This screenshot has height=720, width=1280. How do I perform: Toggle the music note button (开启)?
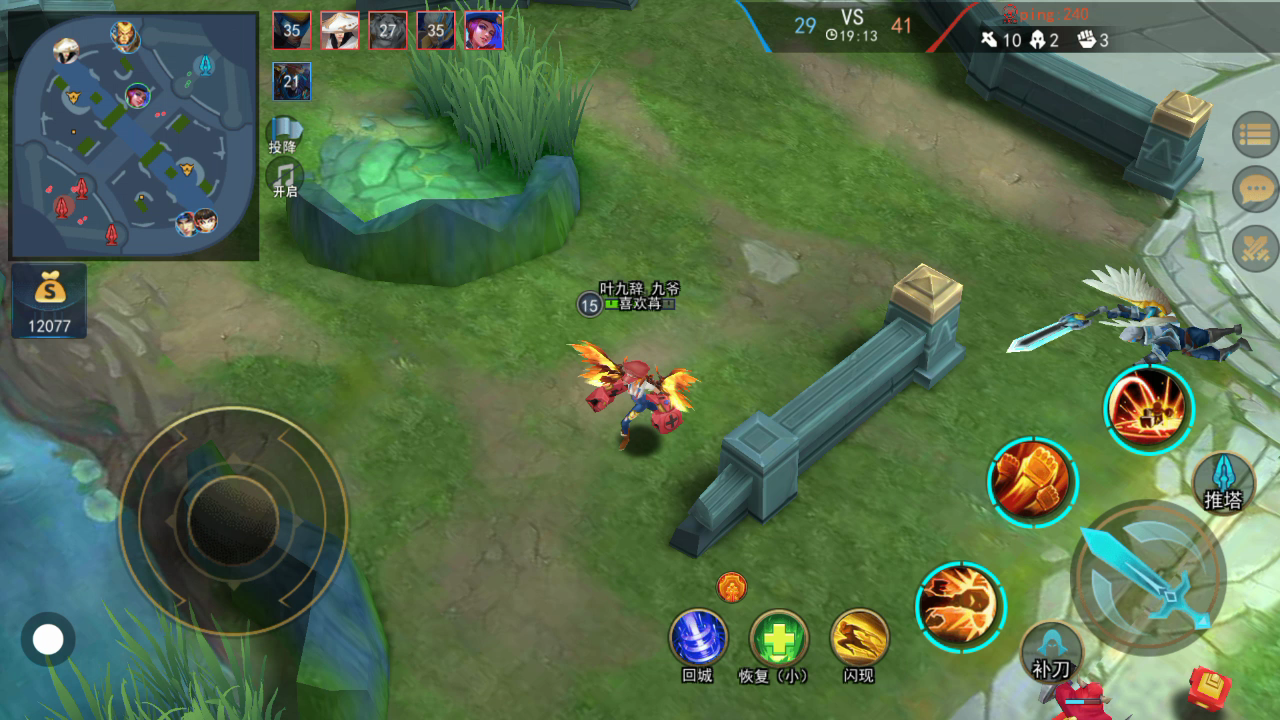tap(285, 176)
